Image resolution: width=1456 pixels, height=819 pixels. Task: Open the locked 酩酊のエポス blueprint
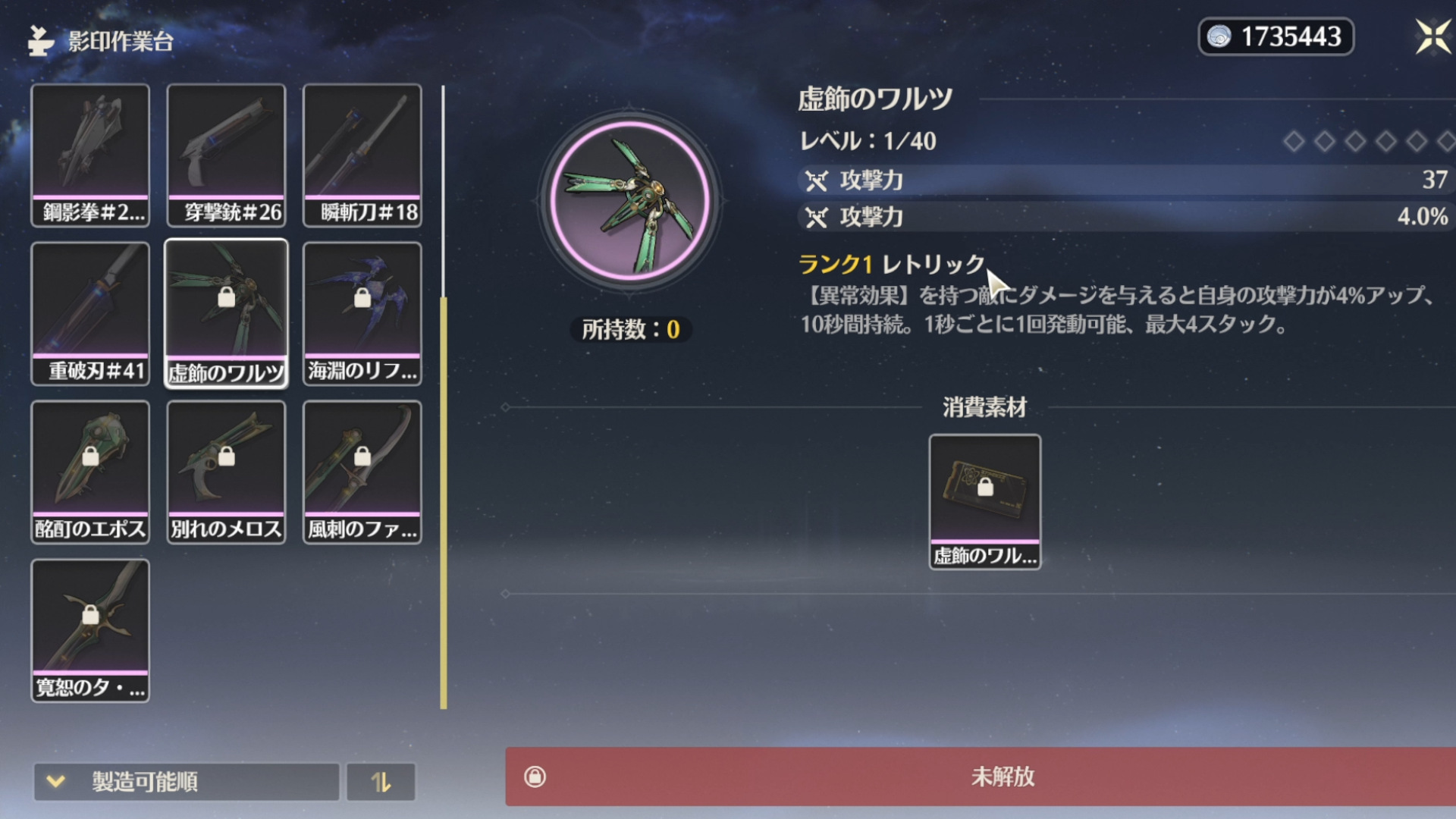[90, 472]
